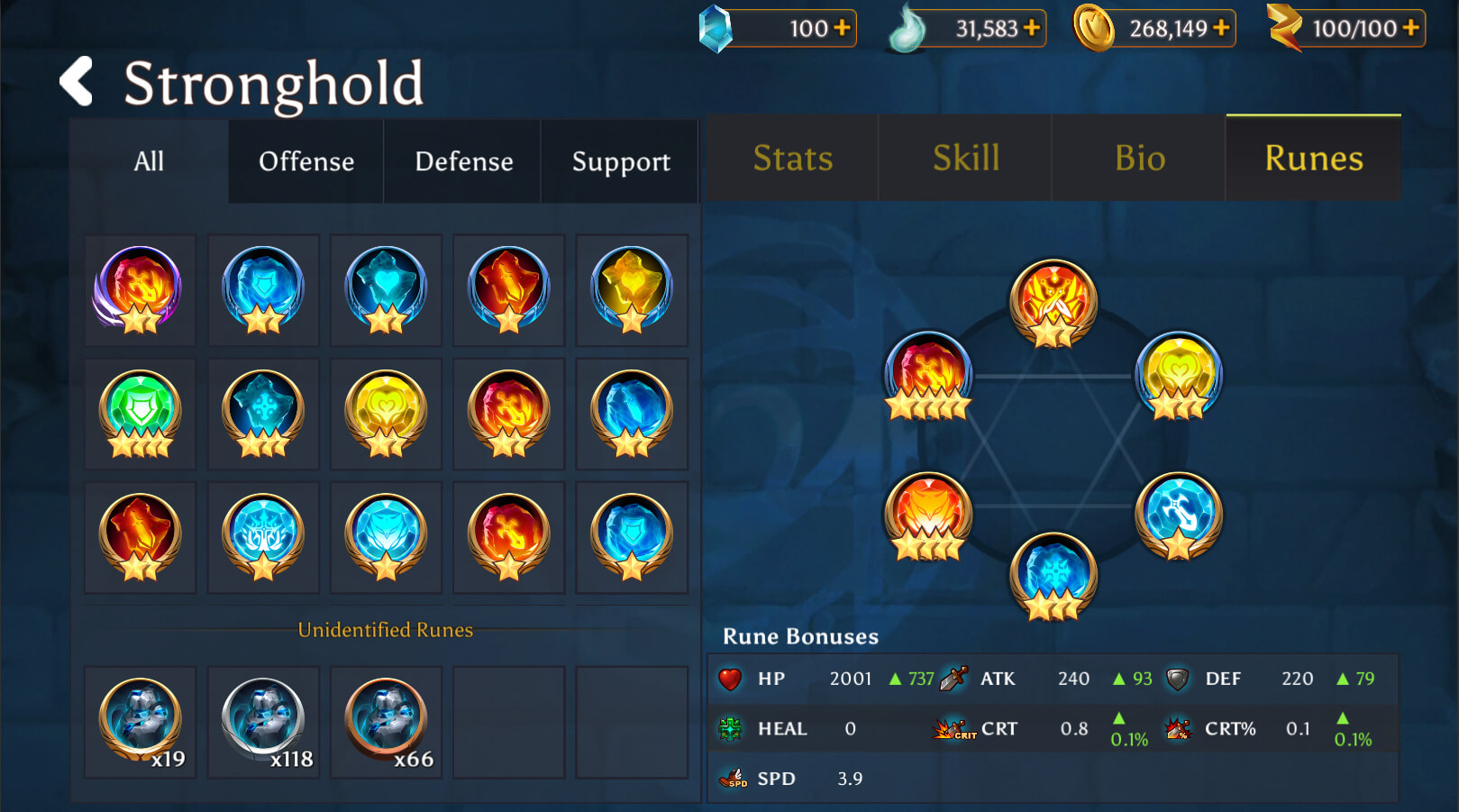Switch to the Offense rune filter
The height and width of the screenshot is (812, 1459).
point(305,161)
